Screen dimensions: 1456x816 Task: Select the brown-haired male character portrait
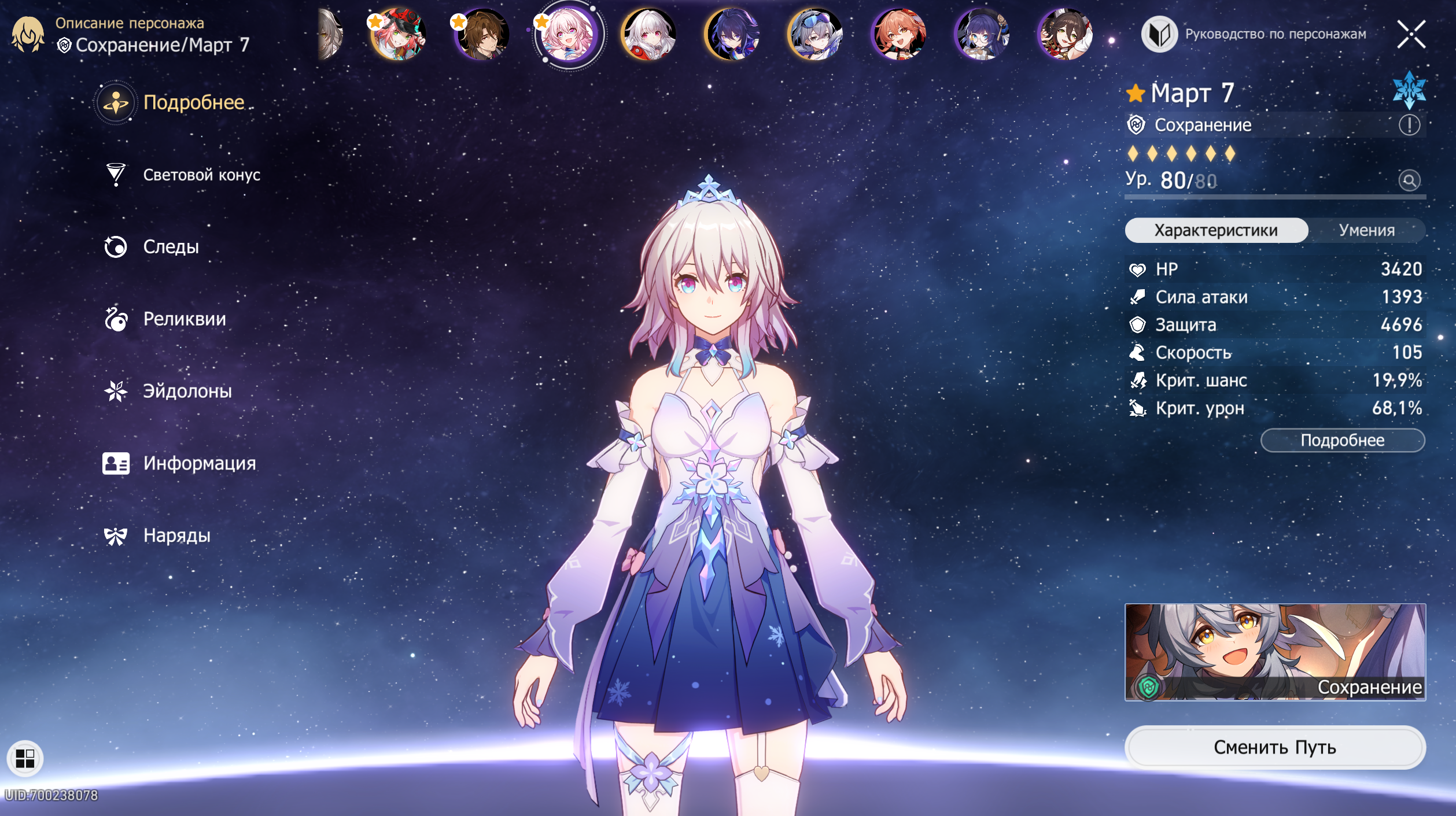pyautogui.click(x=481, y=34)
